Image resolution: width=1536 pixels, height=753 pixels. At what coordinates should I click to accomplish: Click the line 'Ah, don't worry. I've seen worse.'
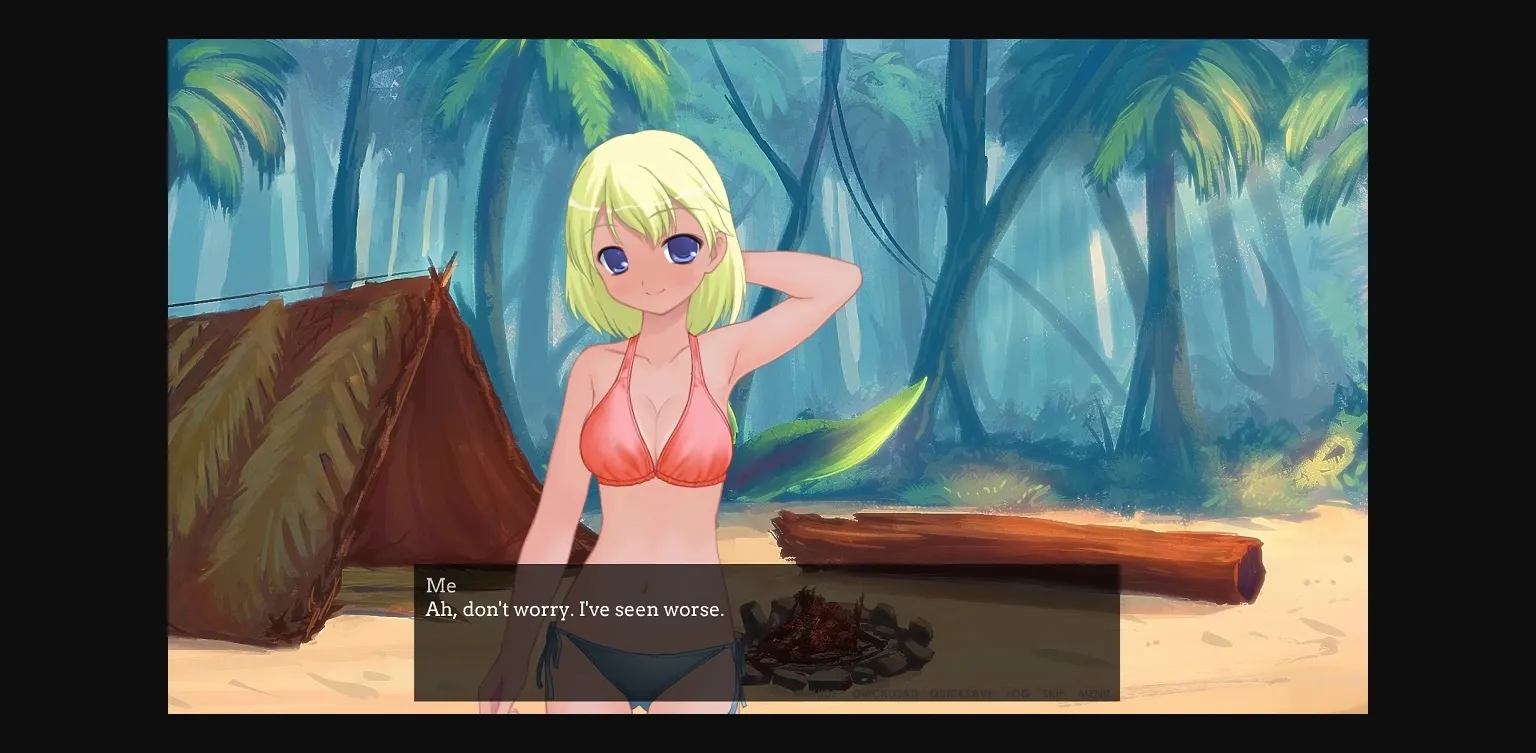click(x=574, y=609)
